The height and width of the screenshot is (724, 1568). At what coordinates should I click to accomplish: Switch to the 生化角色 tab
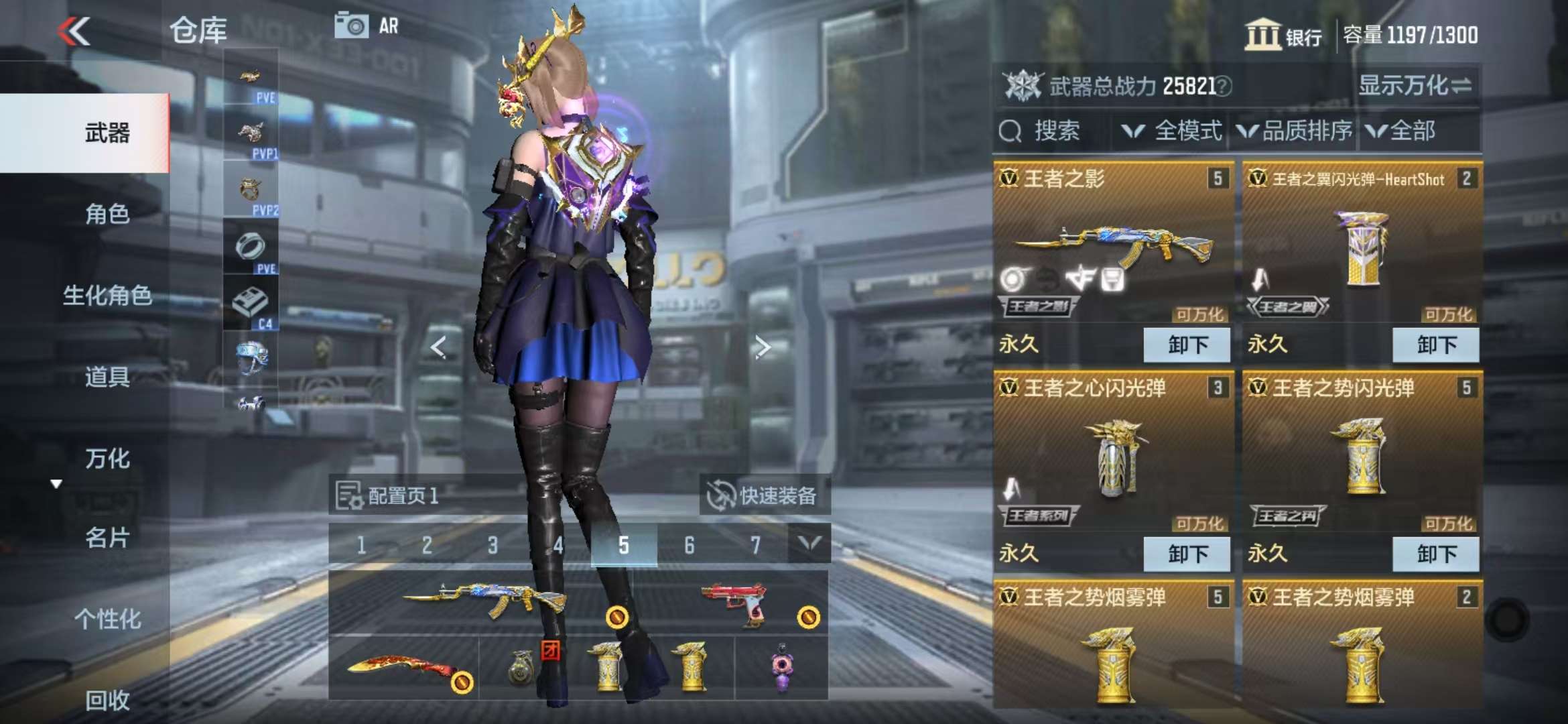(x=107, y=296)
